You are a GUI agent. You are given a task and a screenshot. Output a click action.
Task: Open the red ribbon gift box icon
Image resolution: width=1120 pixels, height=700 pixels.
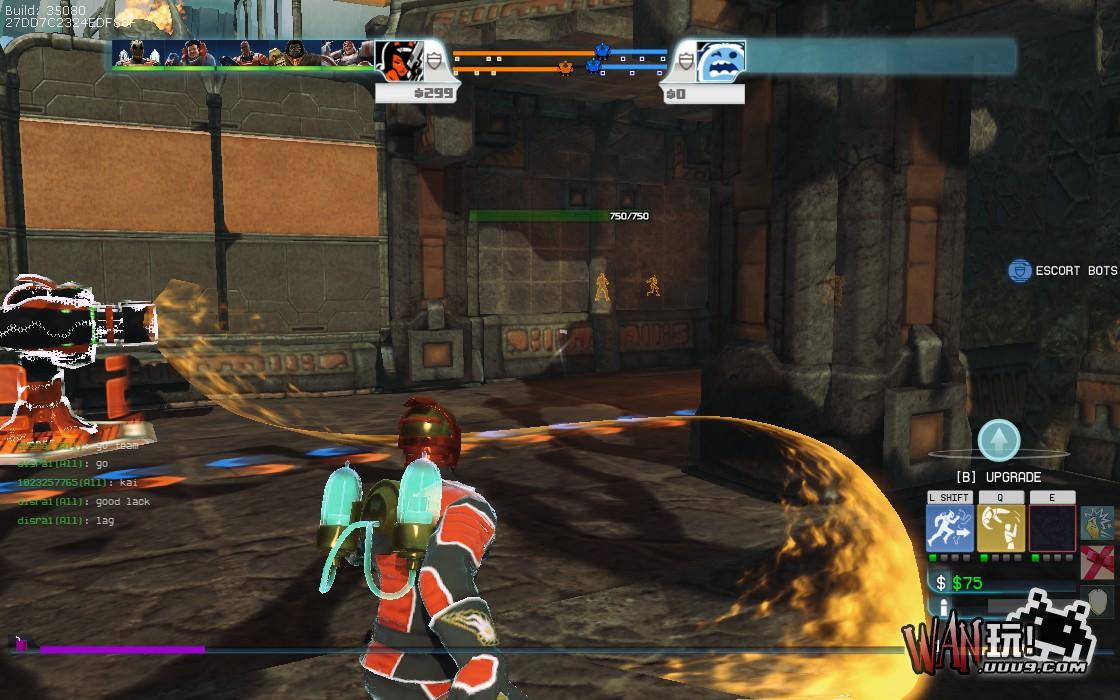click(x=1097, y=563)
